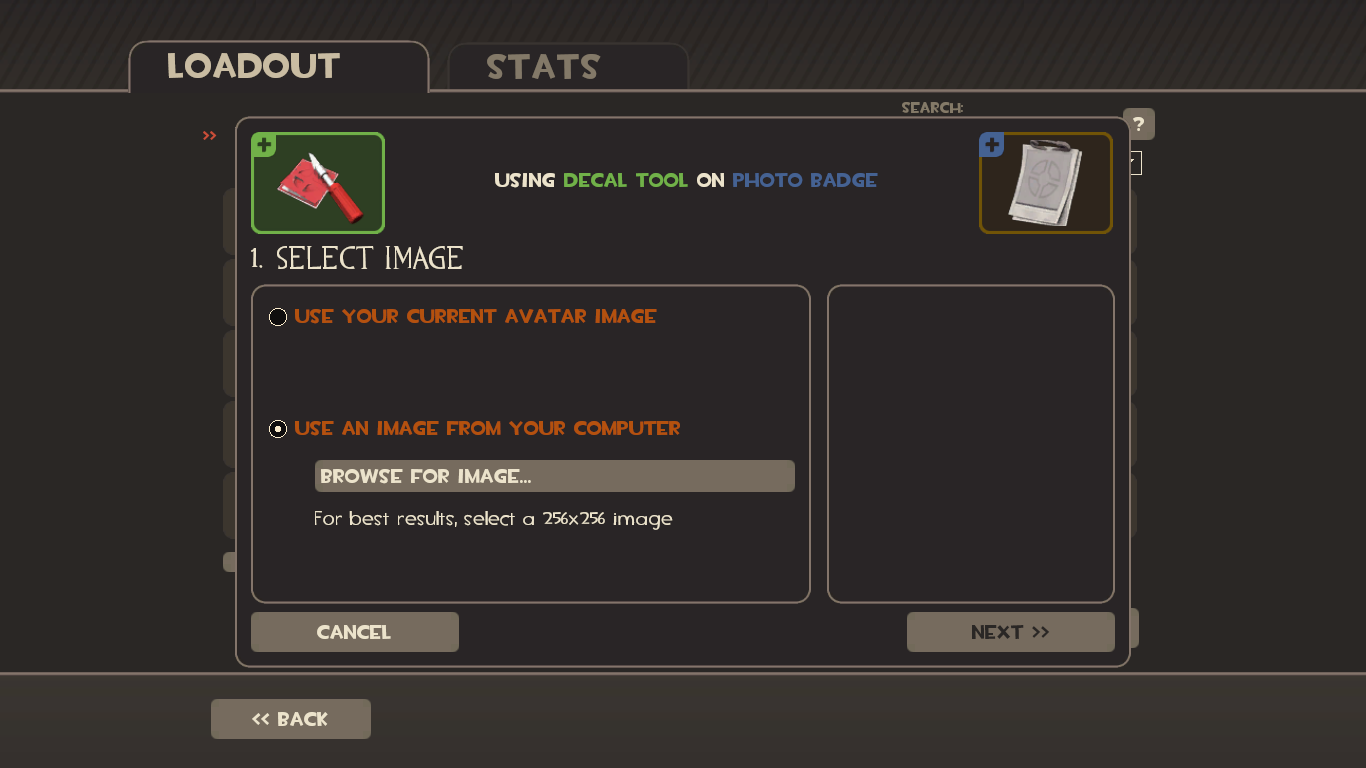Screen dimensions: 1366x768
Task: Switch to the Stats tab
Action: coord(542,67)
